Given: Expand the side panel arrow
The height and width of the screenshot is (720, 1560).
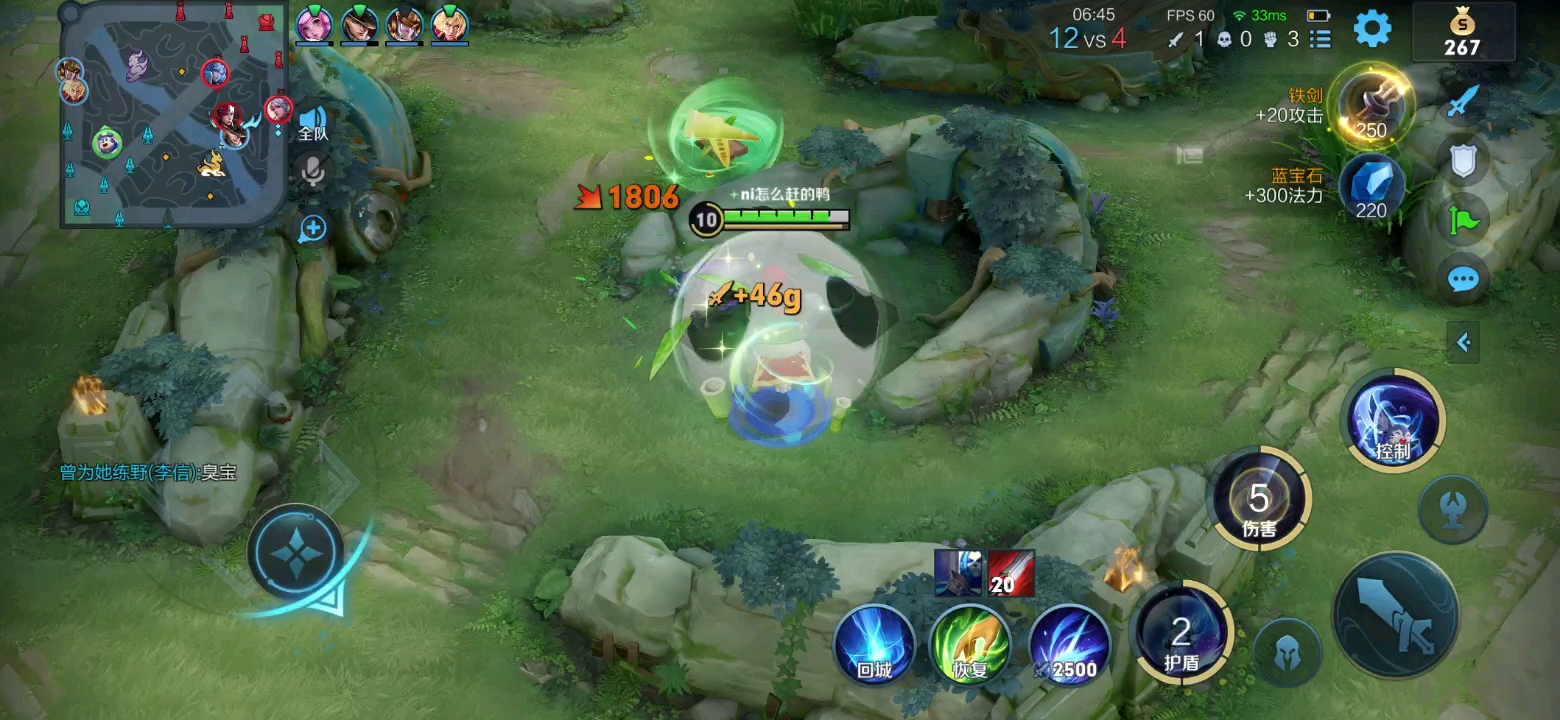Looking at the screenshot, I should [1463, 343].
